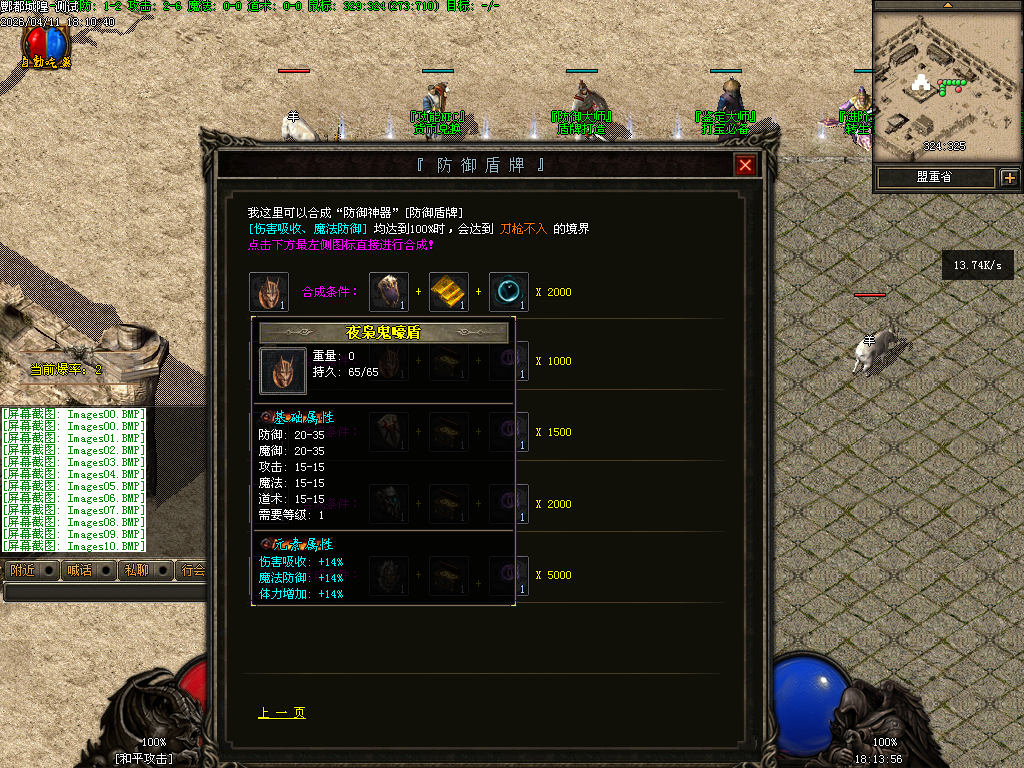This screenshot has width=1024, height=768.
Task: Open the 行会 guild chat tab
Action: tap(192, 570)
